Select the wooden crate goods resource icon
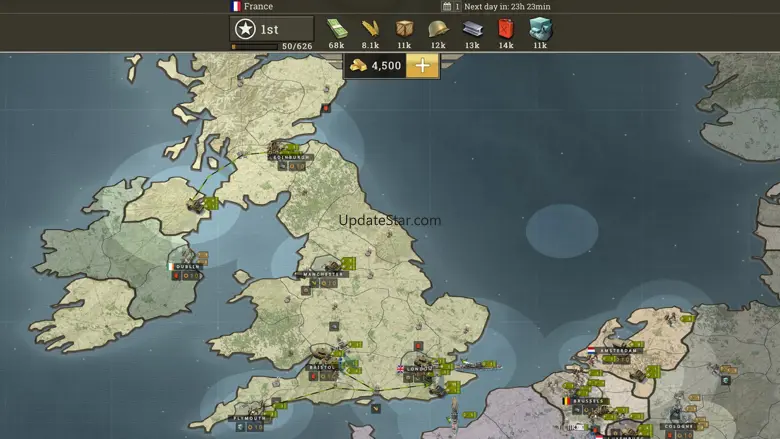Viewport: 780px width, 439px height. (x=404, y=29)
